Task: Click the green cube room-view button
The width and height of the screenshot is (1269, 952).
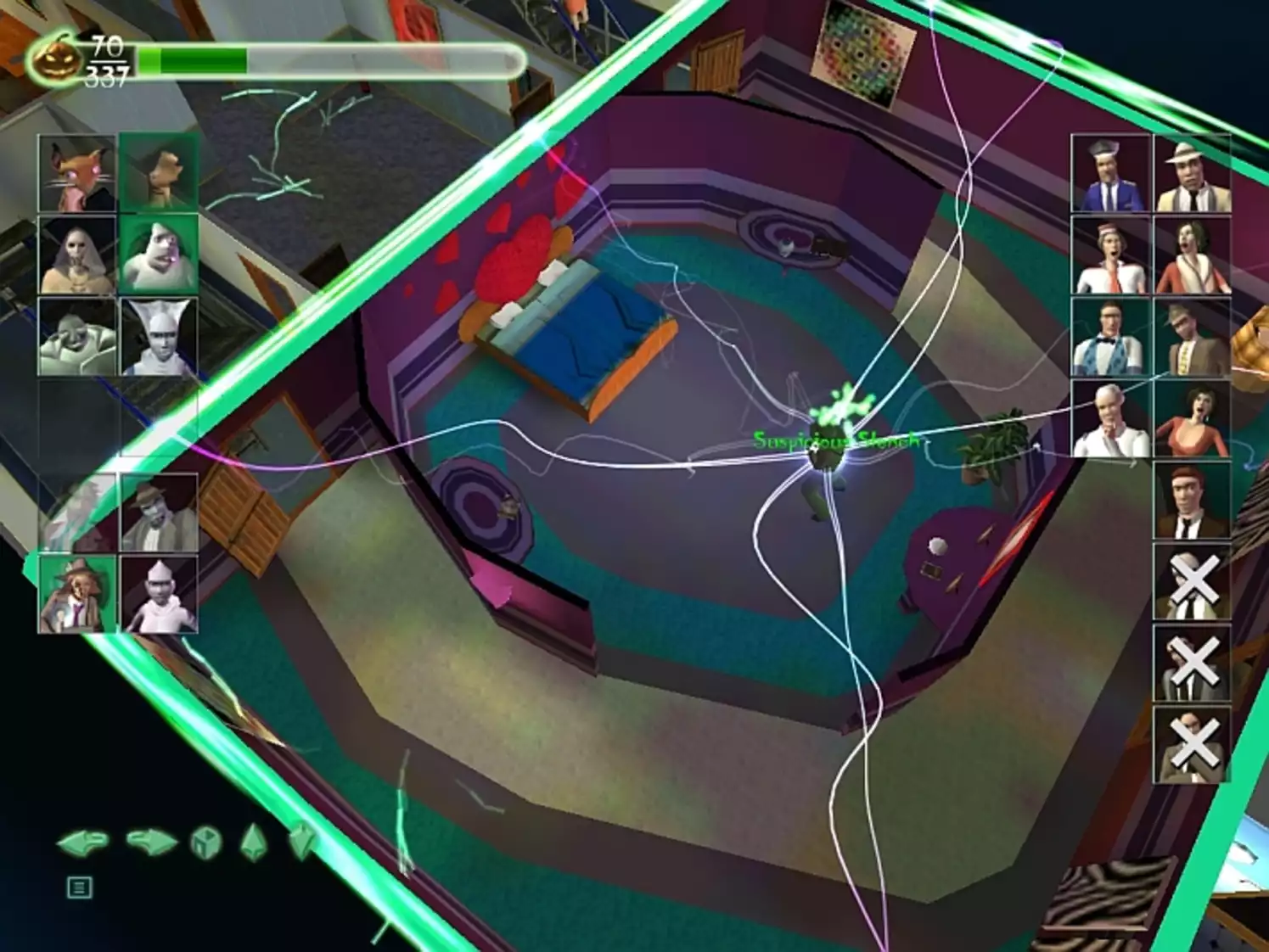Action: click(x=205, y=843)
